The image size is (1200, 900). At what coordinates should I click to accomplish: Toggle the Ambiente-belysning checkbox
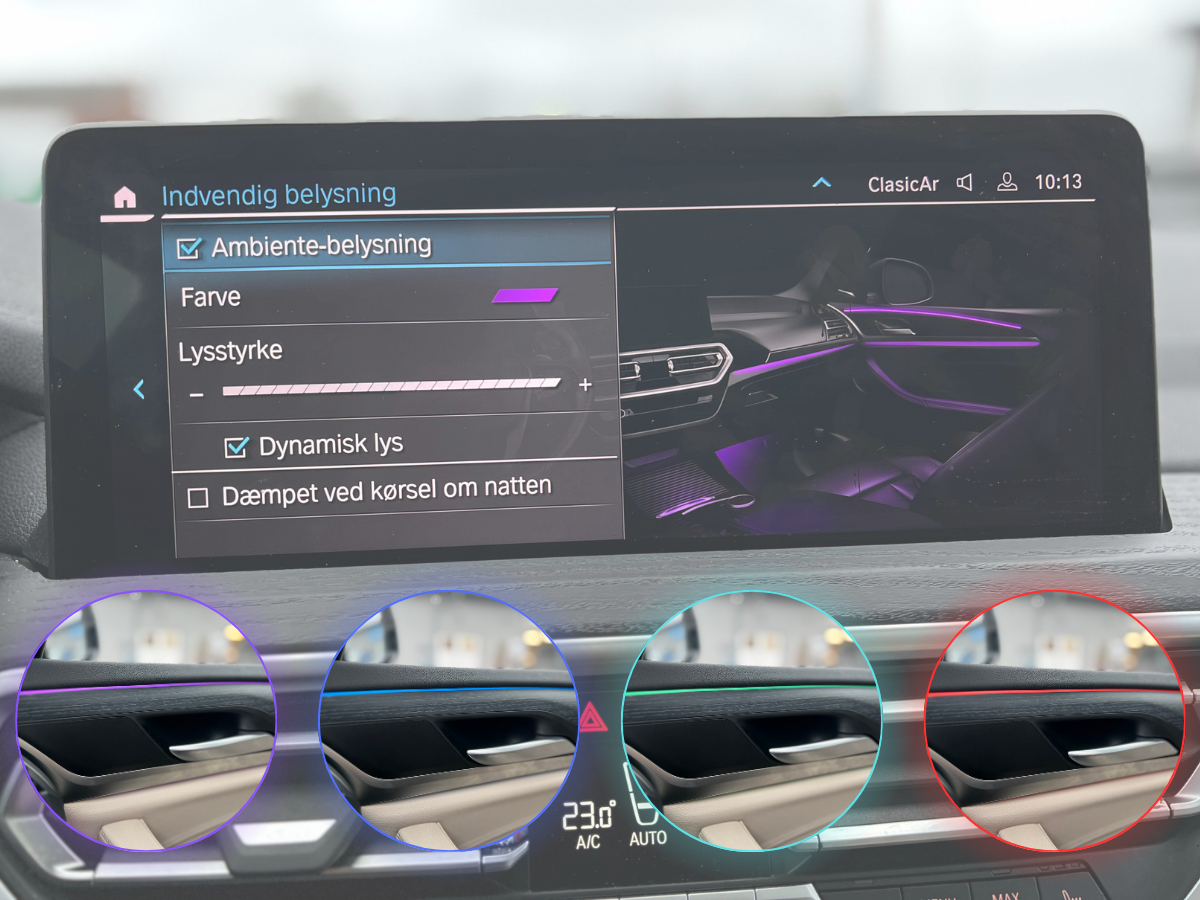pyautogui.click(x=188, y=248)
